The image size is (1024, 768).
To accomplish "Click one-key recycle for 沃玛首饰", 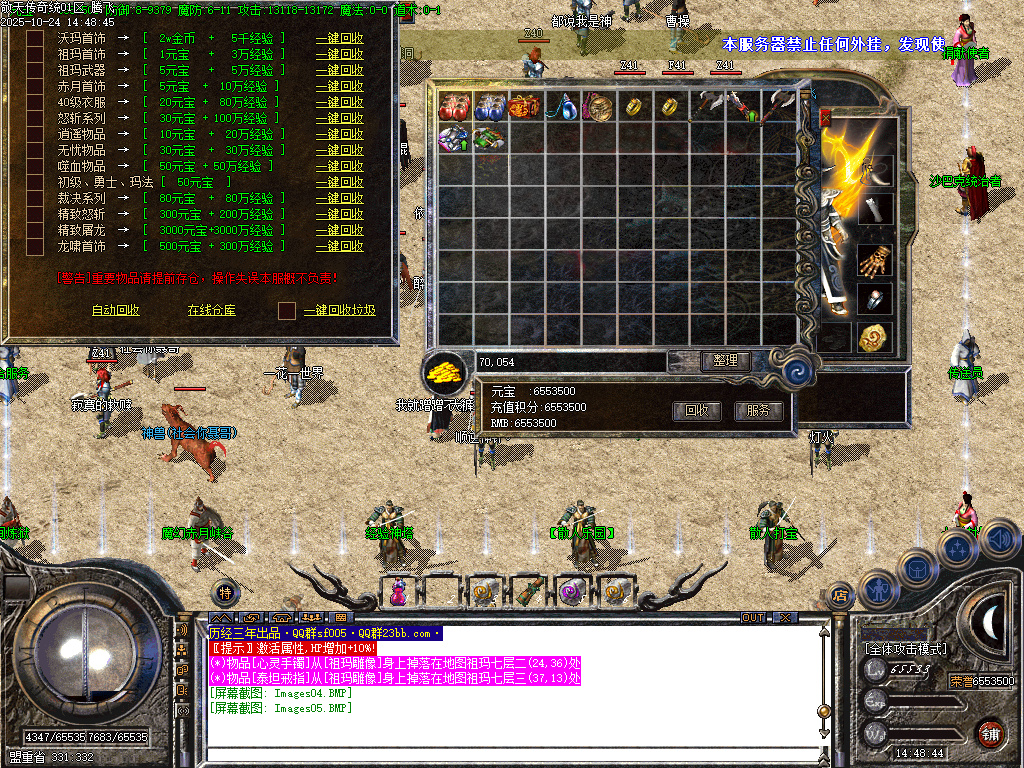I will point(339,38).
